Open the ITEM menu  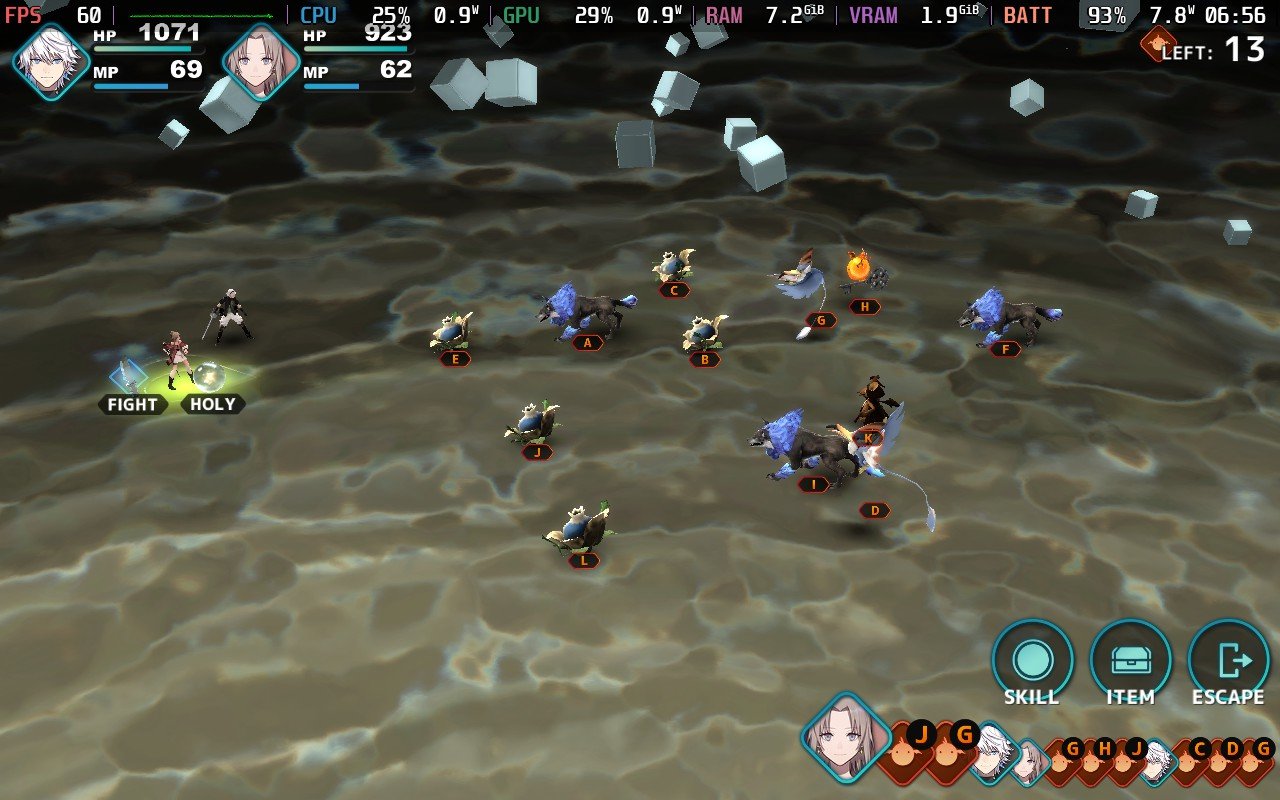(x=1130, y=662)
